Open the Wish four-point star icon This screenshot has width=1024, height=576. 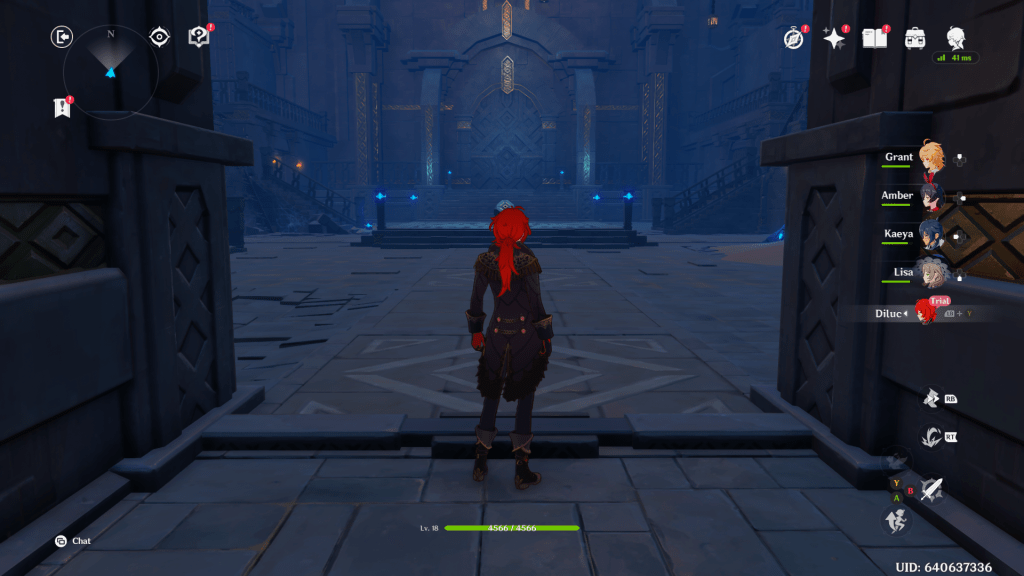833,38
